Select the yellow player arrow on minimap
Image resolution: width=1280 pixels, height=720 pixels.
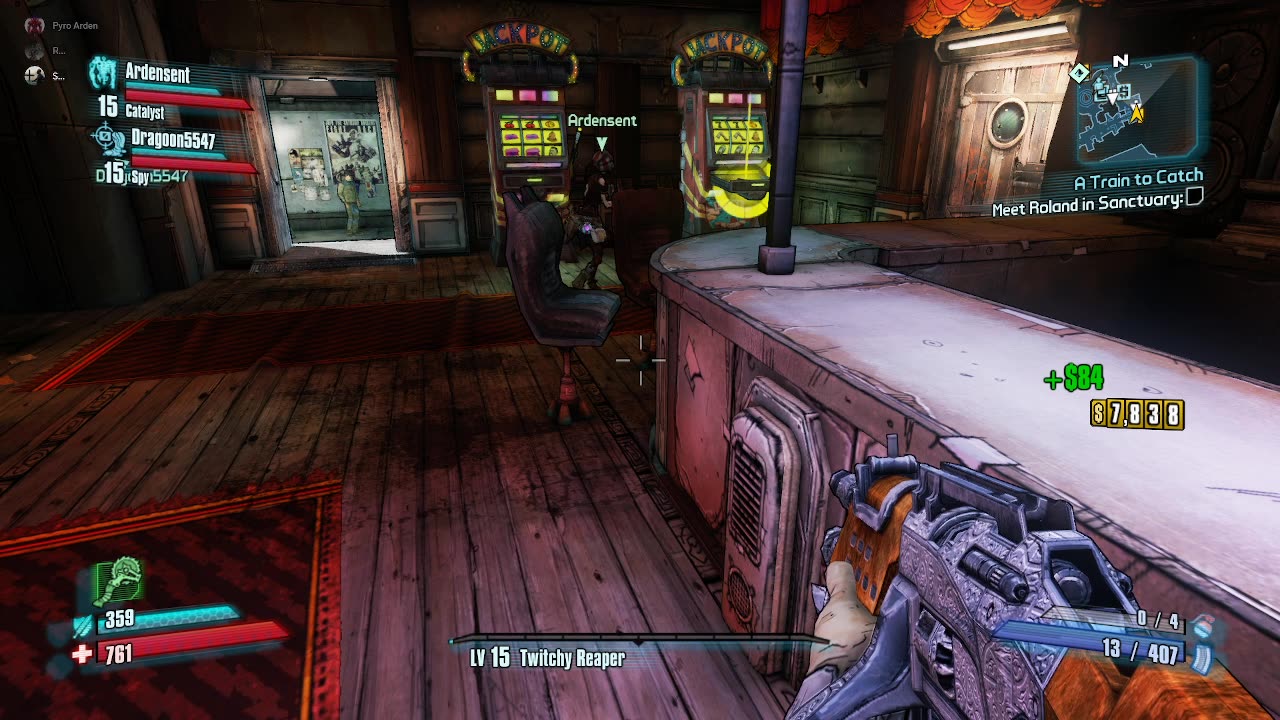click(x=1137, y=113)
